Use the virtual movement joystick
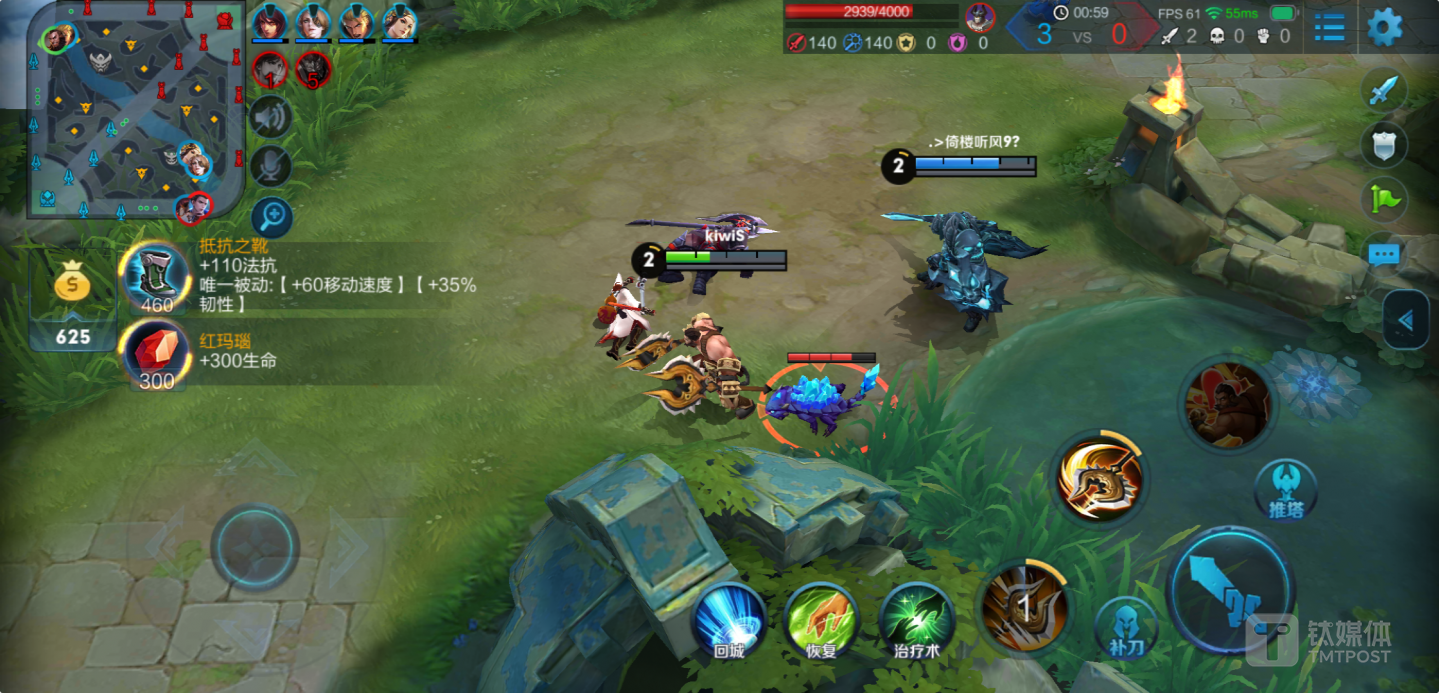This screenshot has height=693, width=1439. [255, 547]
